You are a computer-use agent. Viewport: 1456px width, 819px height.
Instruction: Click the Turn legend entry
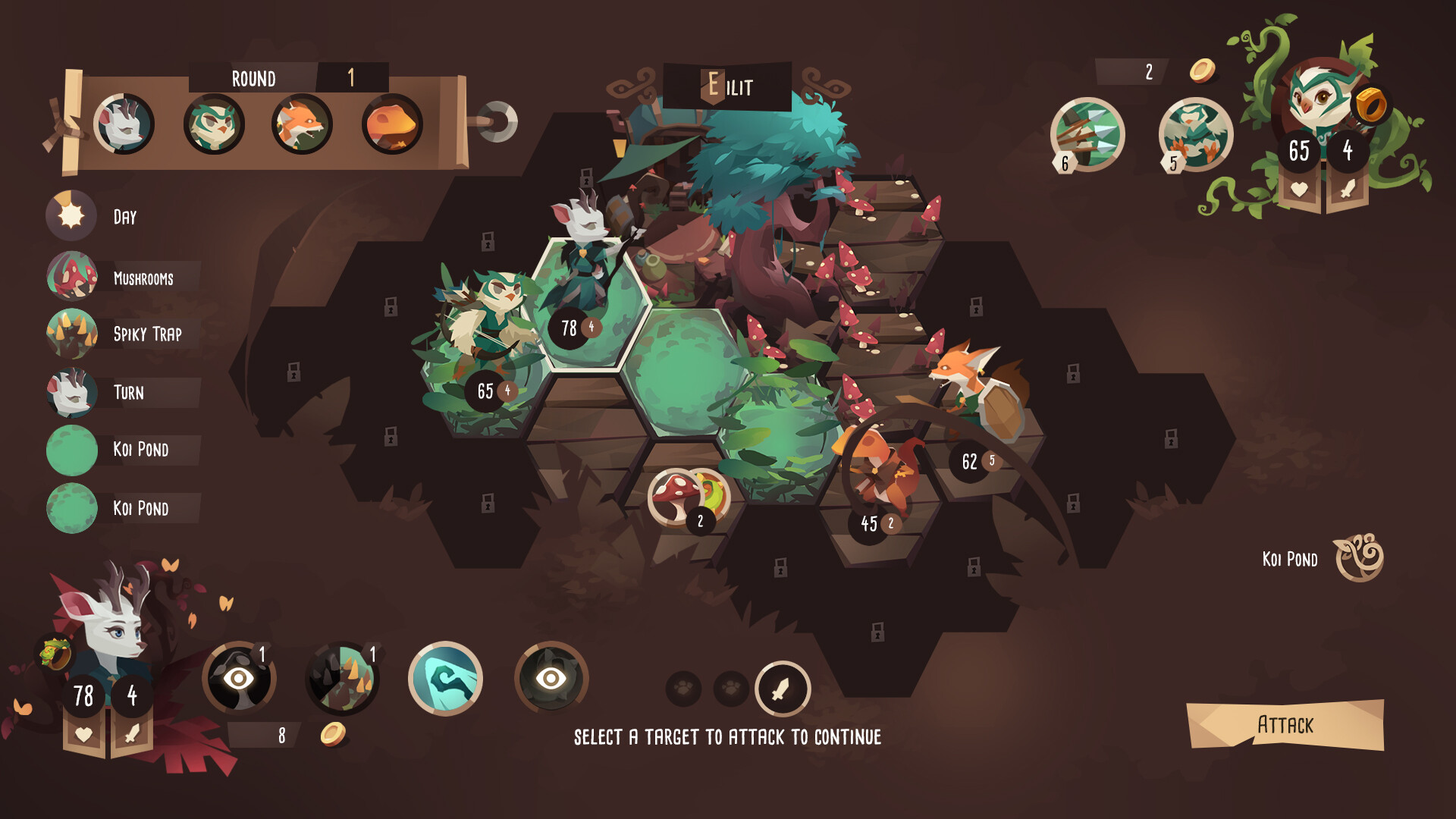72,393
